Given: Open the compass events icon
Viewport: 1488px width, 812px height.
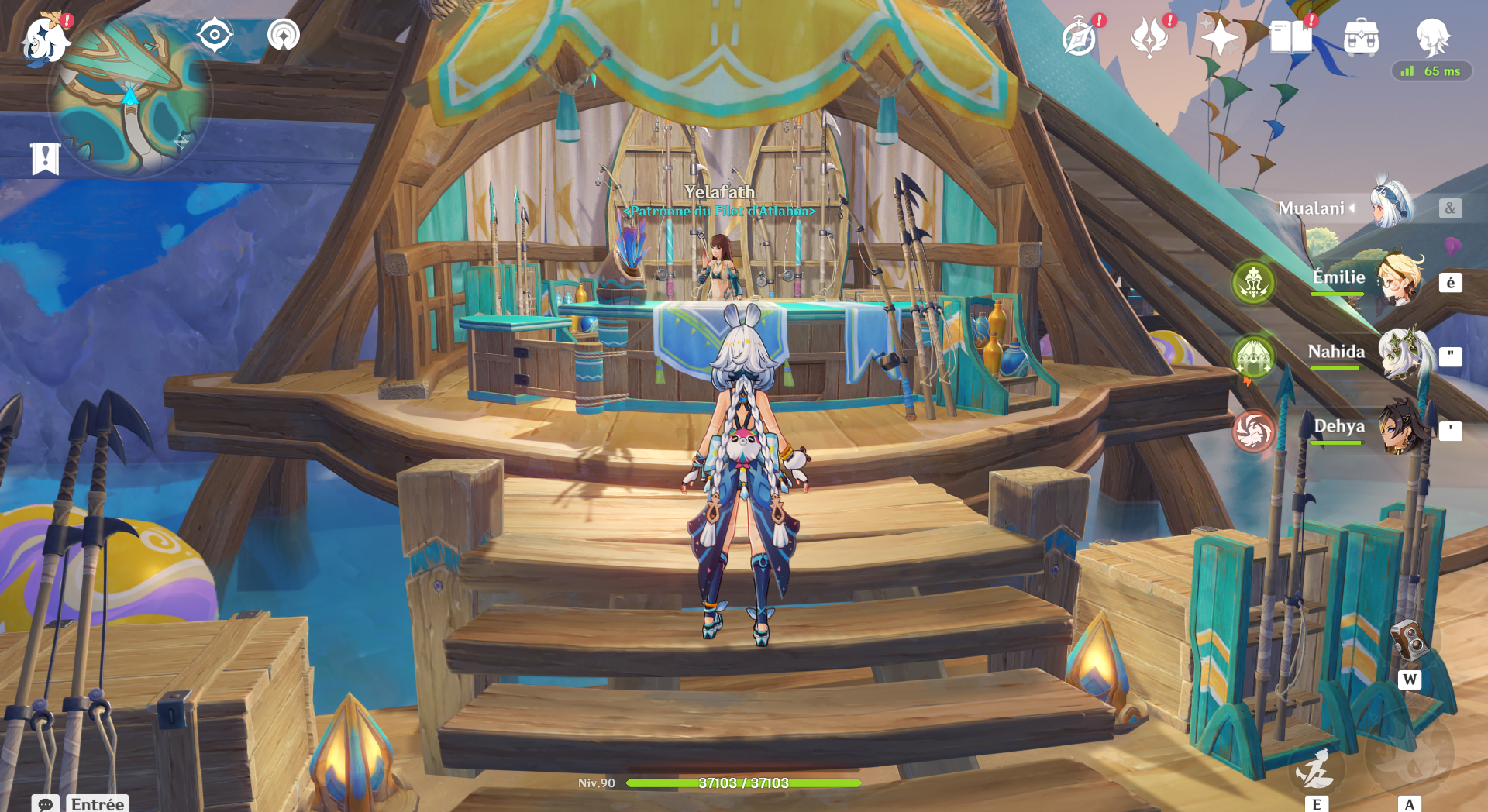Looking at the screenshot, I should [1079, 37].
